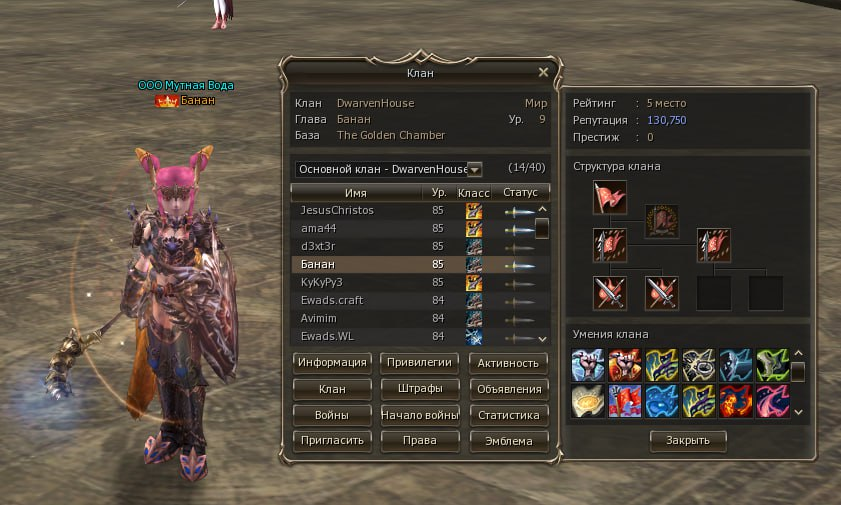Screen dimensions: 841x505
Task: Select clan member Avimim
Action: (x=319, y=318)
